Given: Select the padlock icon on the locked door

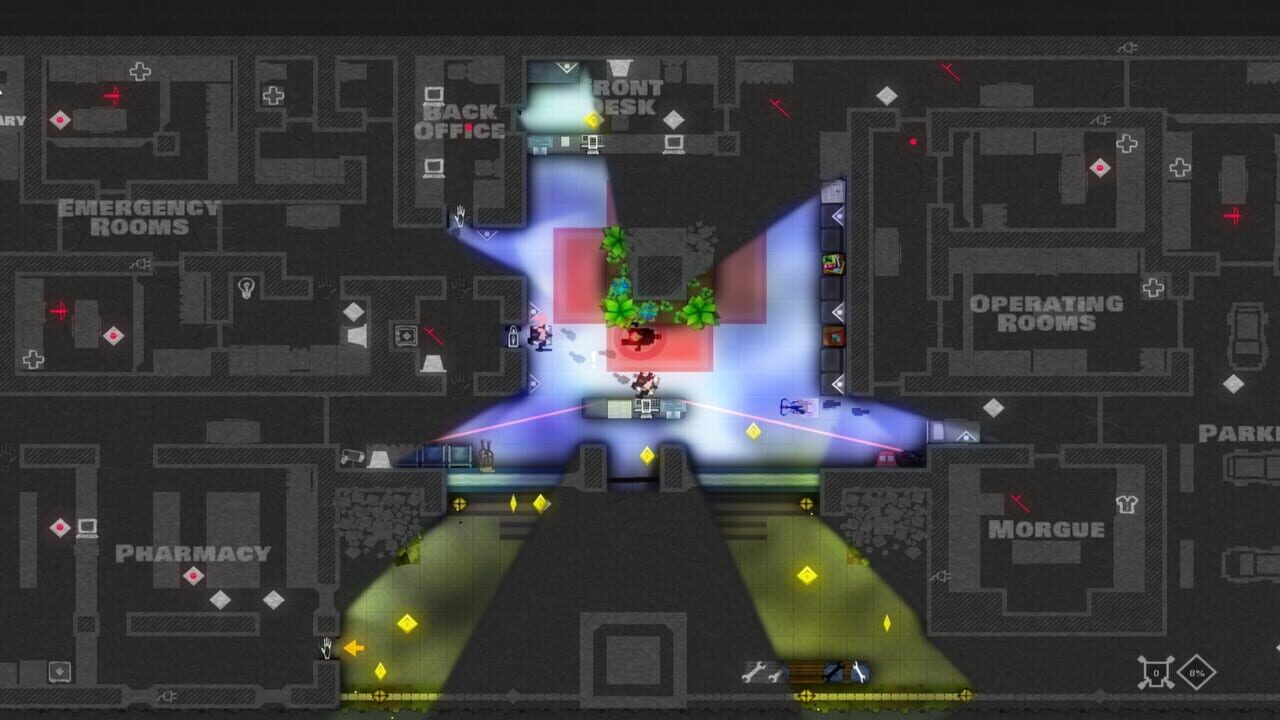Looking at the screenshot, I should point(513,336).
